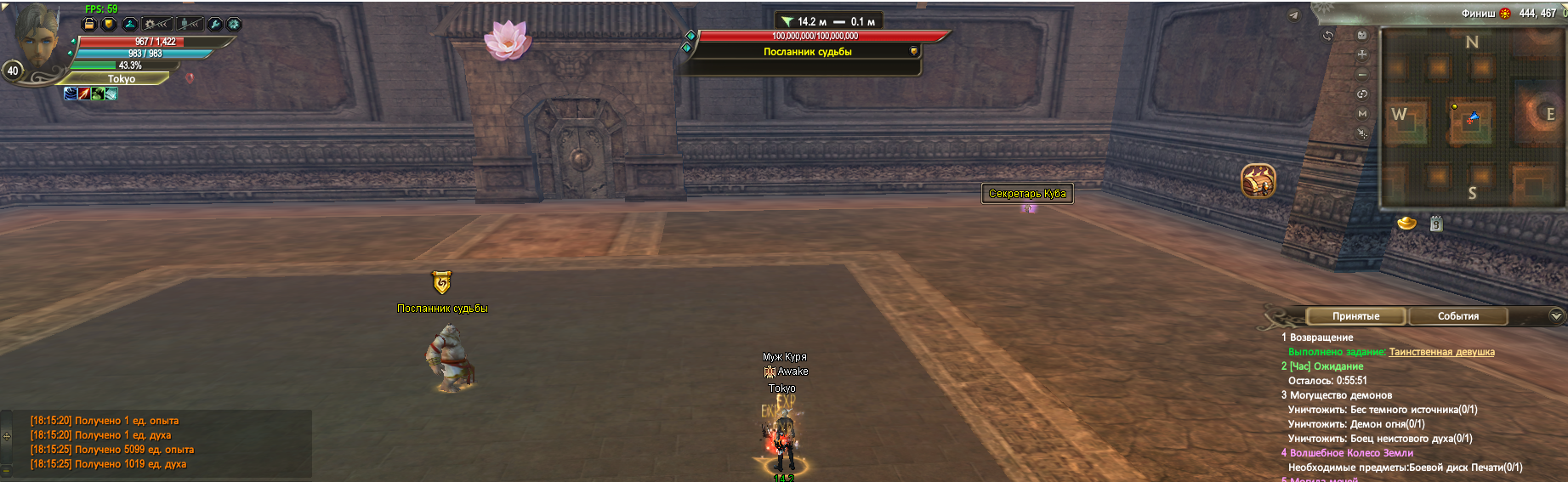Open the clothes hanger wardrobe icon

(x=130, y=24)
